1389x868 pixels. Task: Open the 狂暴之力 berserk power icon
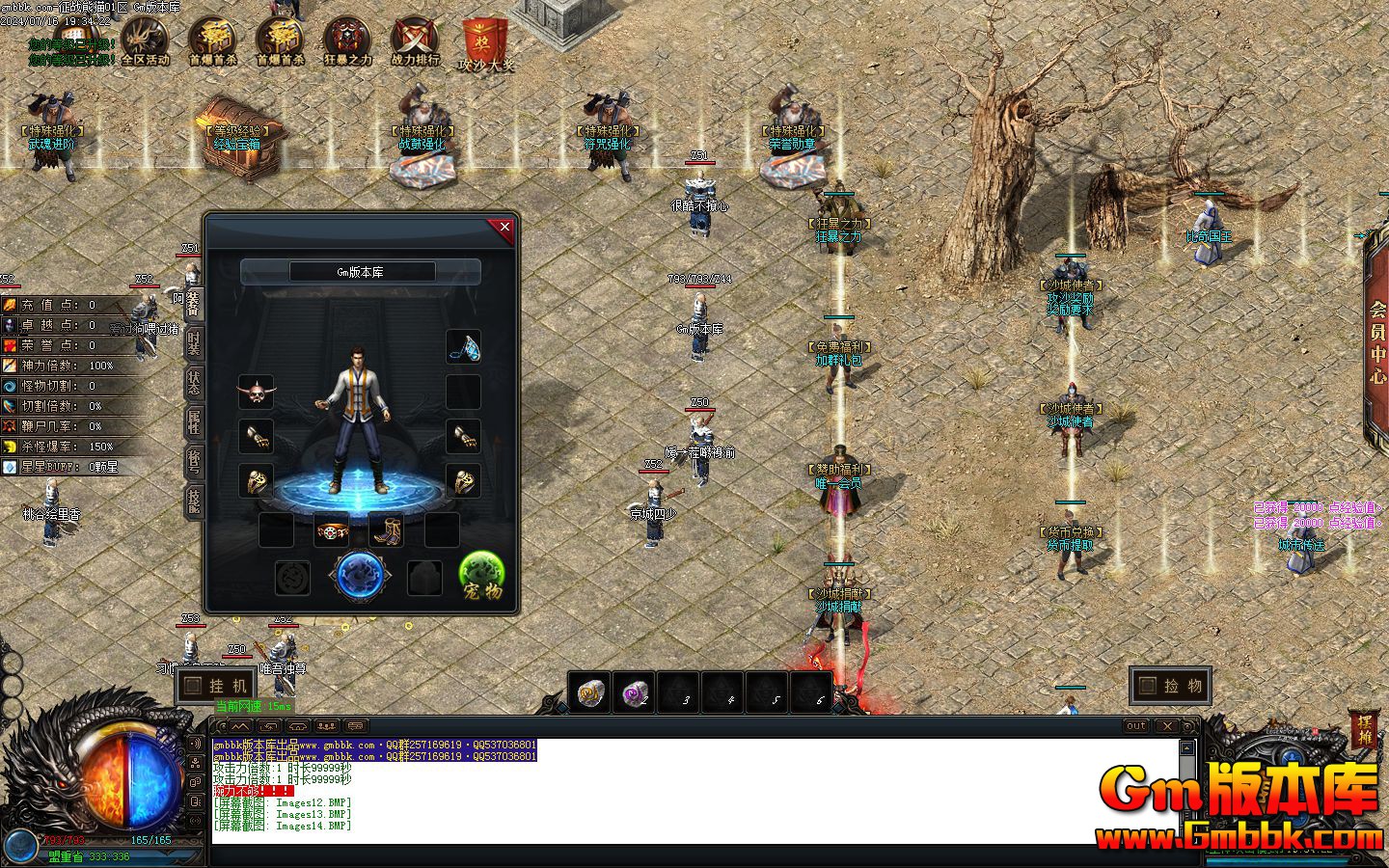click(x=347, y=42)
